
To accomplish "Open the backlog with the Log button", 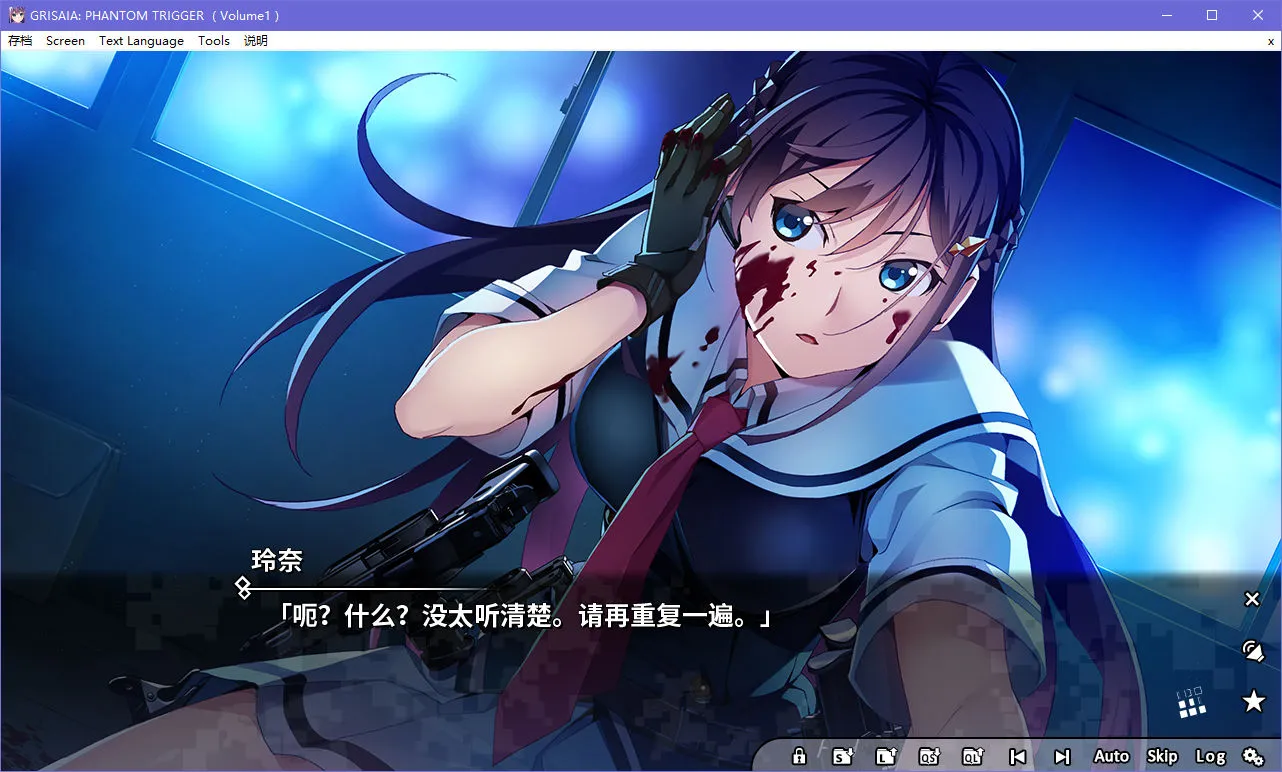I will tap(1211, 756).
